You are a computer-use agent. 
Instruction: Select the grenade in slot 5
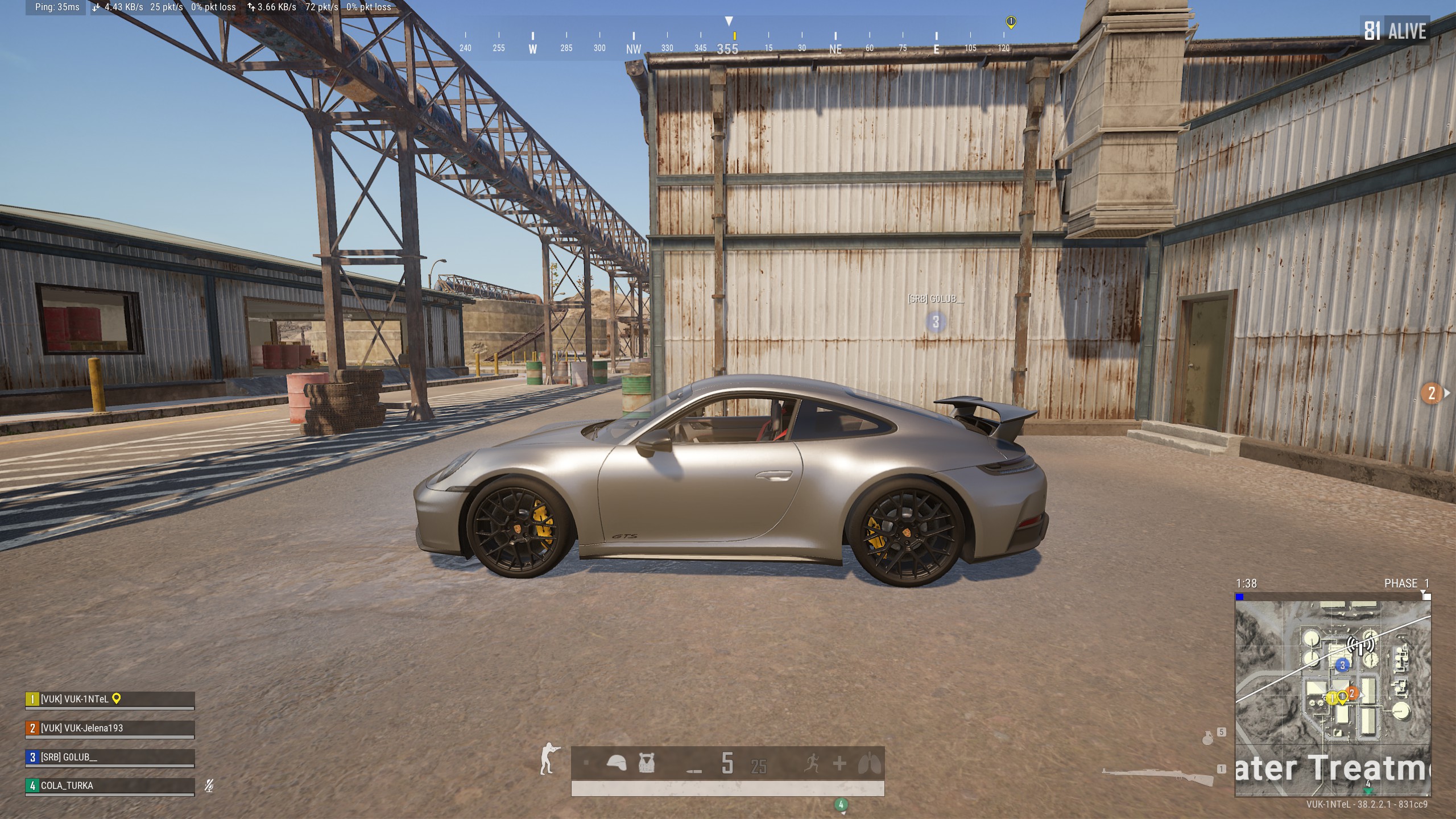tap(1208, 738)
